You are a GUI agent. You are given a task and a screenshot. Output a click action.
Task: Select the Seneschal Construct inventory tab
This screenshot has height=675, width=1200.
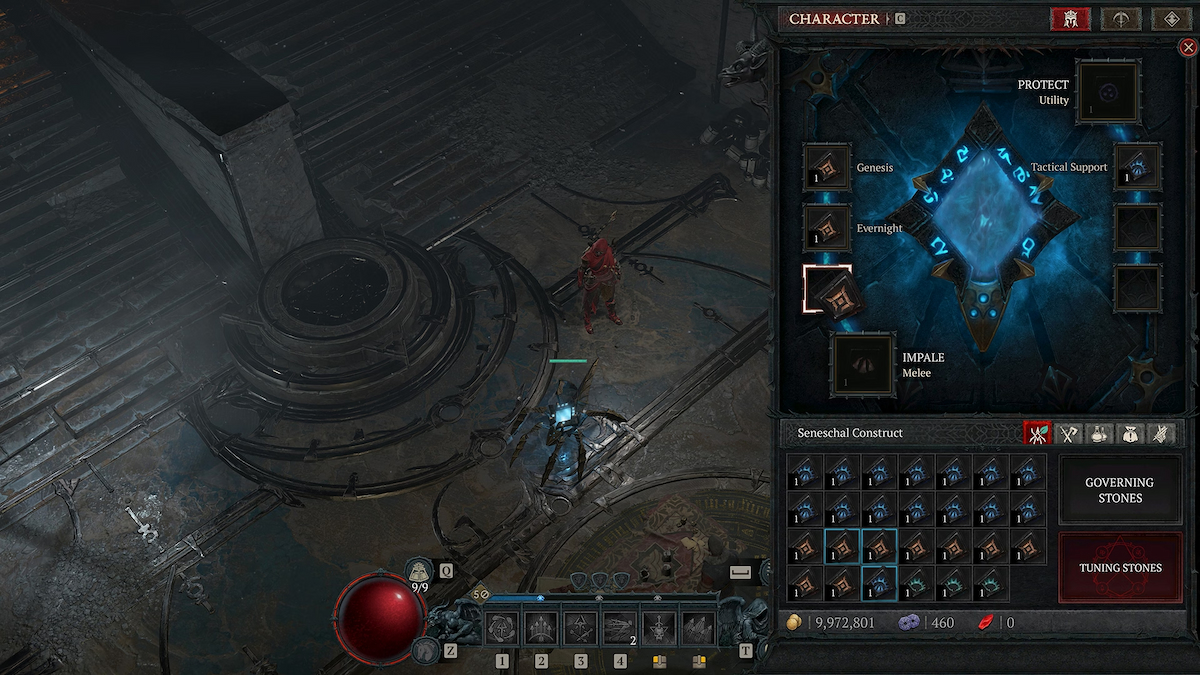[1038, 434]
